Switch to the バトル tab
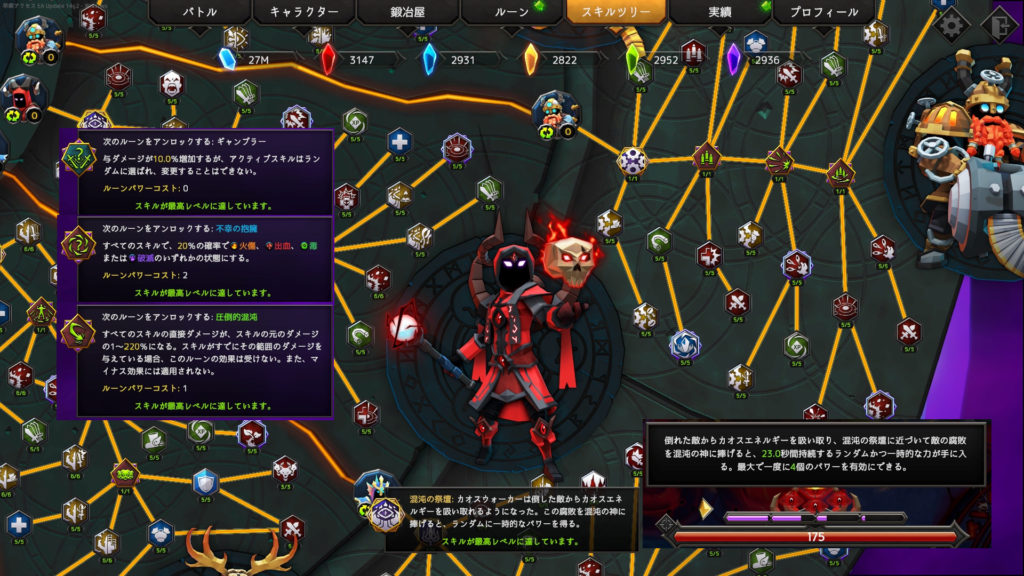This screenshot has height=576, width=1024. 200,12
